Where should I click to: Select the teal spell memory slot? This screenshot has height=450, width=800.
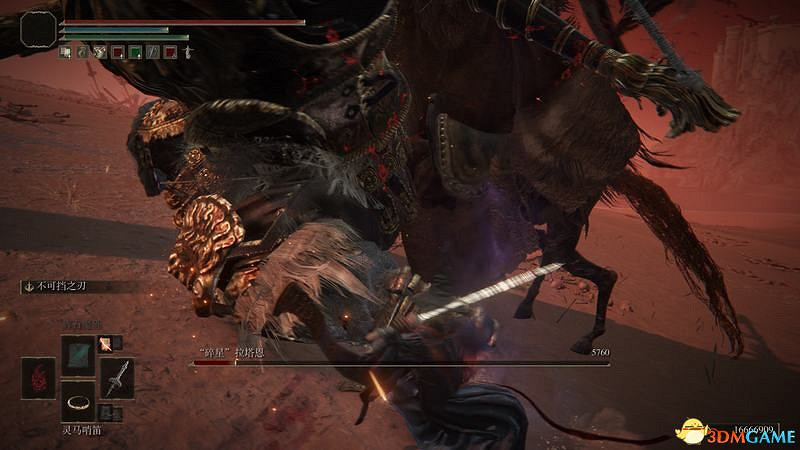click(x=79, y=354)
